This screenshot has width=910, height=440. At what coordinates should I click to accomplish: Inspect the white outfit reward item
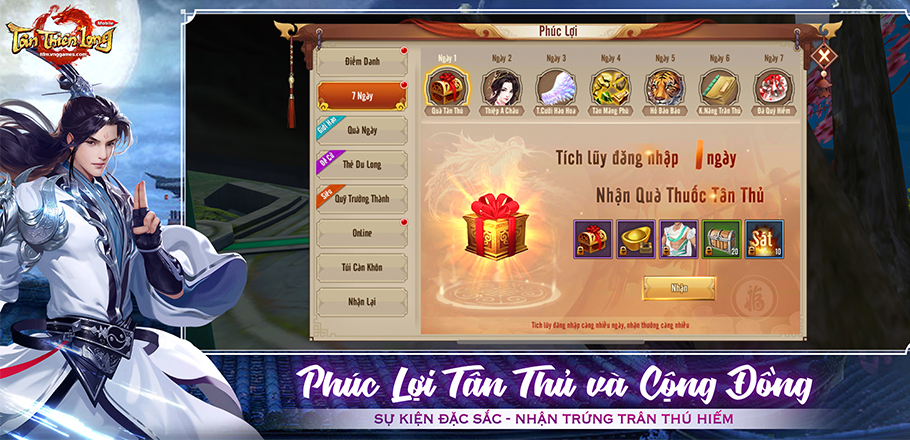(x=679, y=239)
